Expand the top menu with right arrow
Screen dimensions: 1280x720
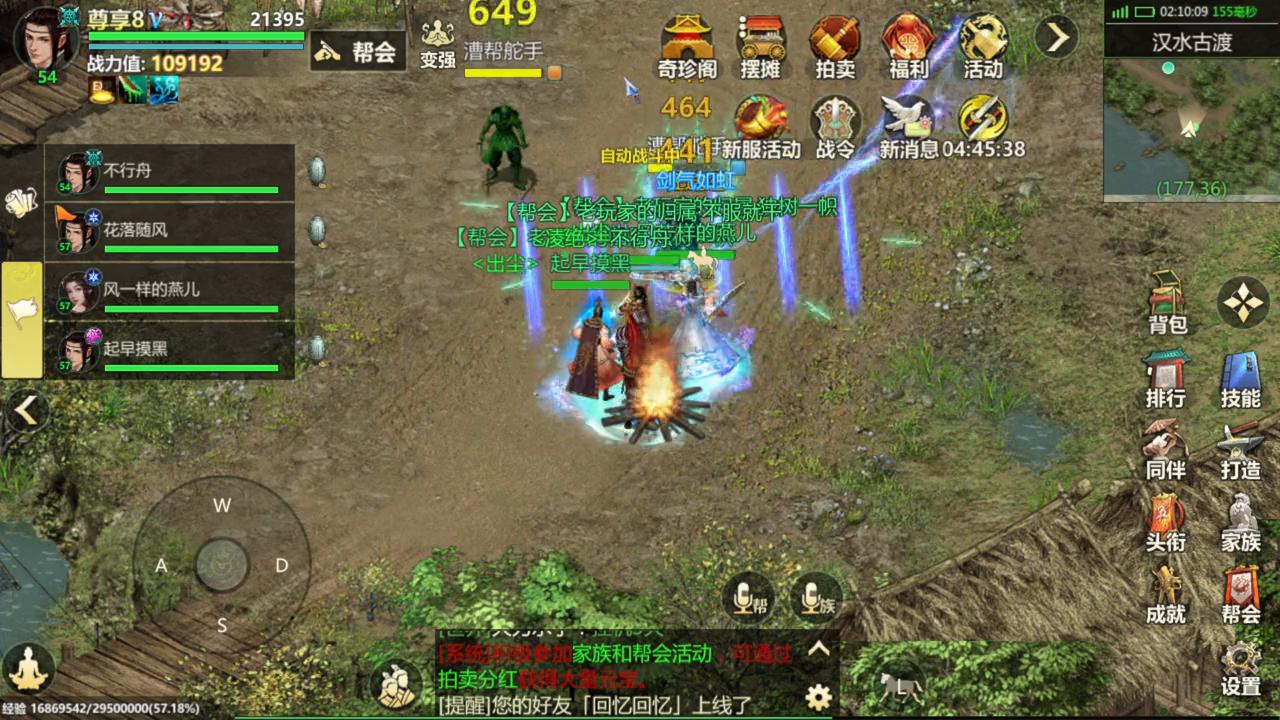[x=1056, y=38]
